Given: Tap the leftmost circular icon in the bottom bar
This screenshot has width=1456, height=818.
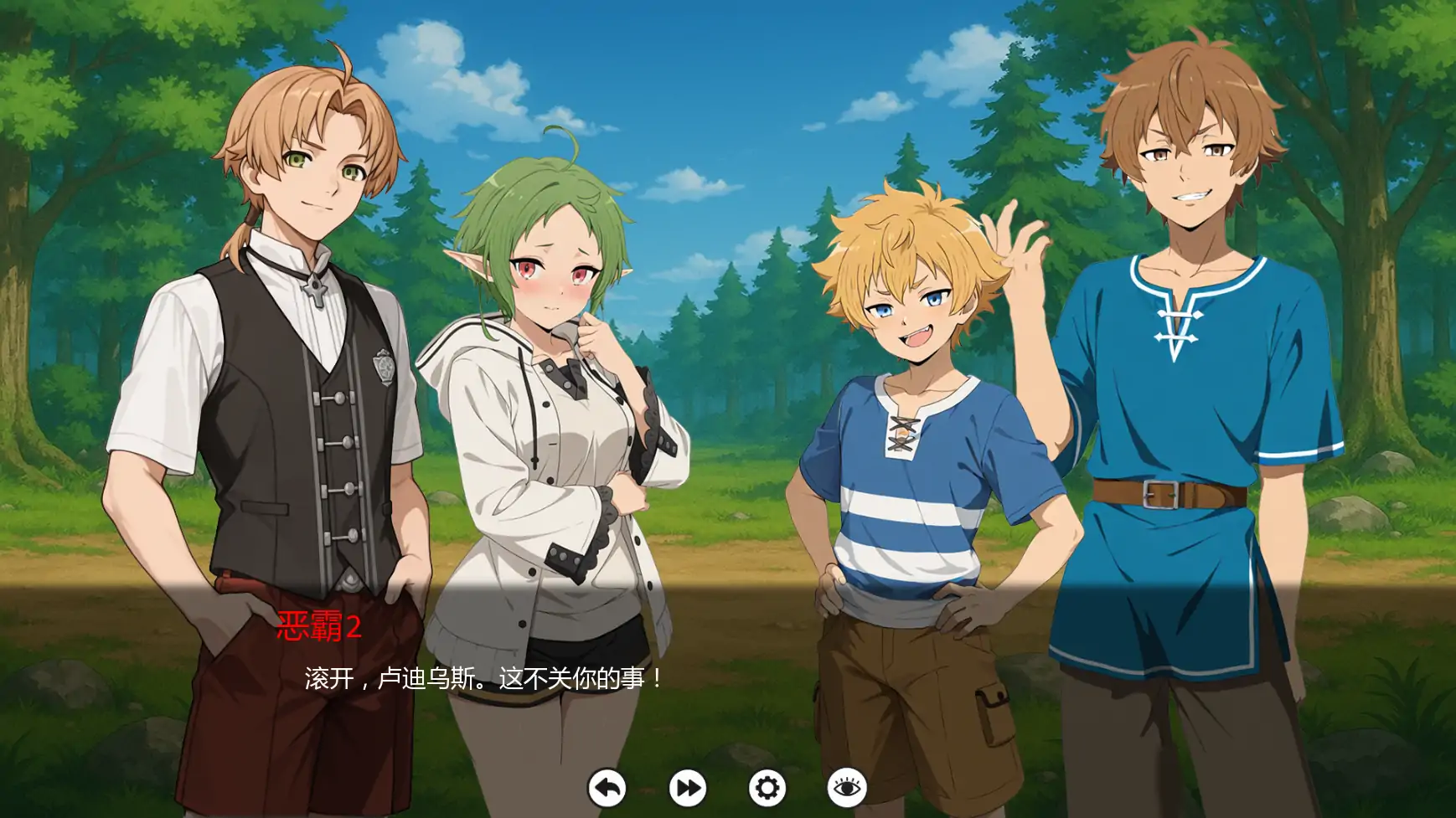Looking at the screenshot, I should (608, 788).
